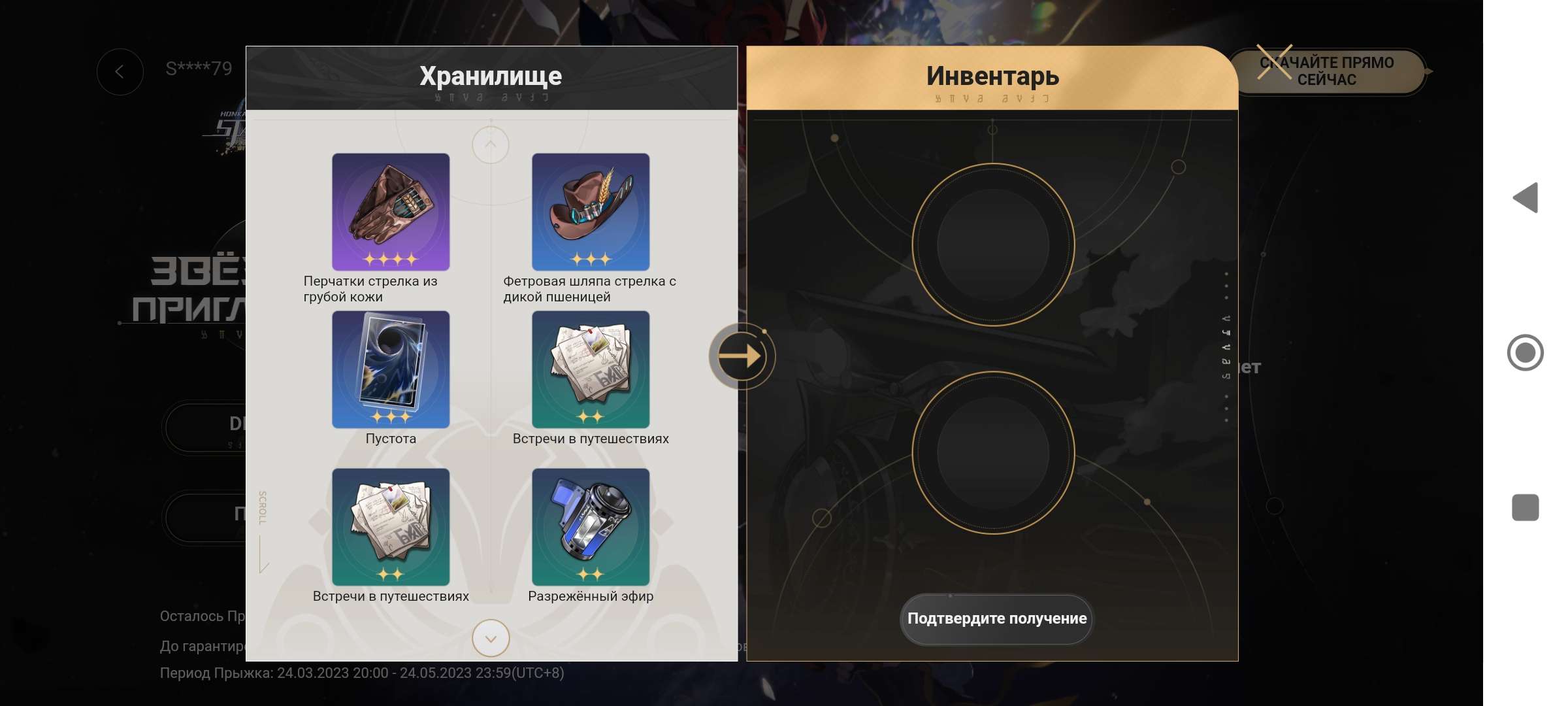1568x706 pixels.
Task: Choose the Фетровая шляпа стрелка hat item
Action: pyautogui.click(x=591, y=212)
